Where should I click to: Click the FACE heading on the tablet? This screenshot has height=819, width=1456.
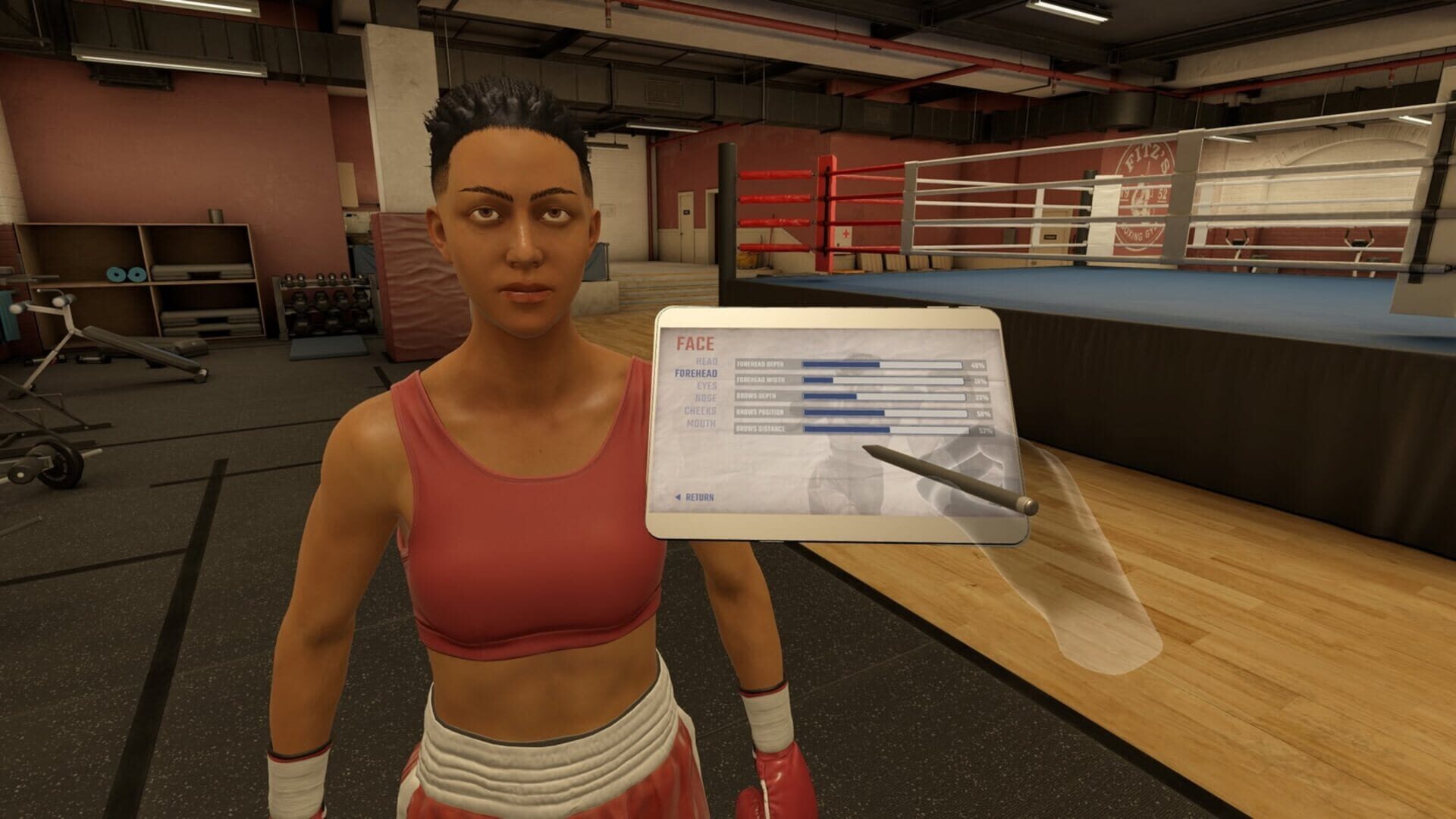click(695, 343)
